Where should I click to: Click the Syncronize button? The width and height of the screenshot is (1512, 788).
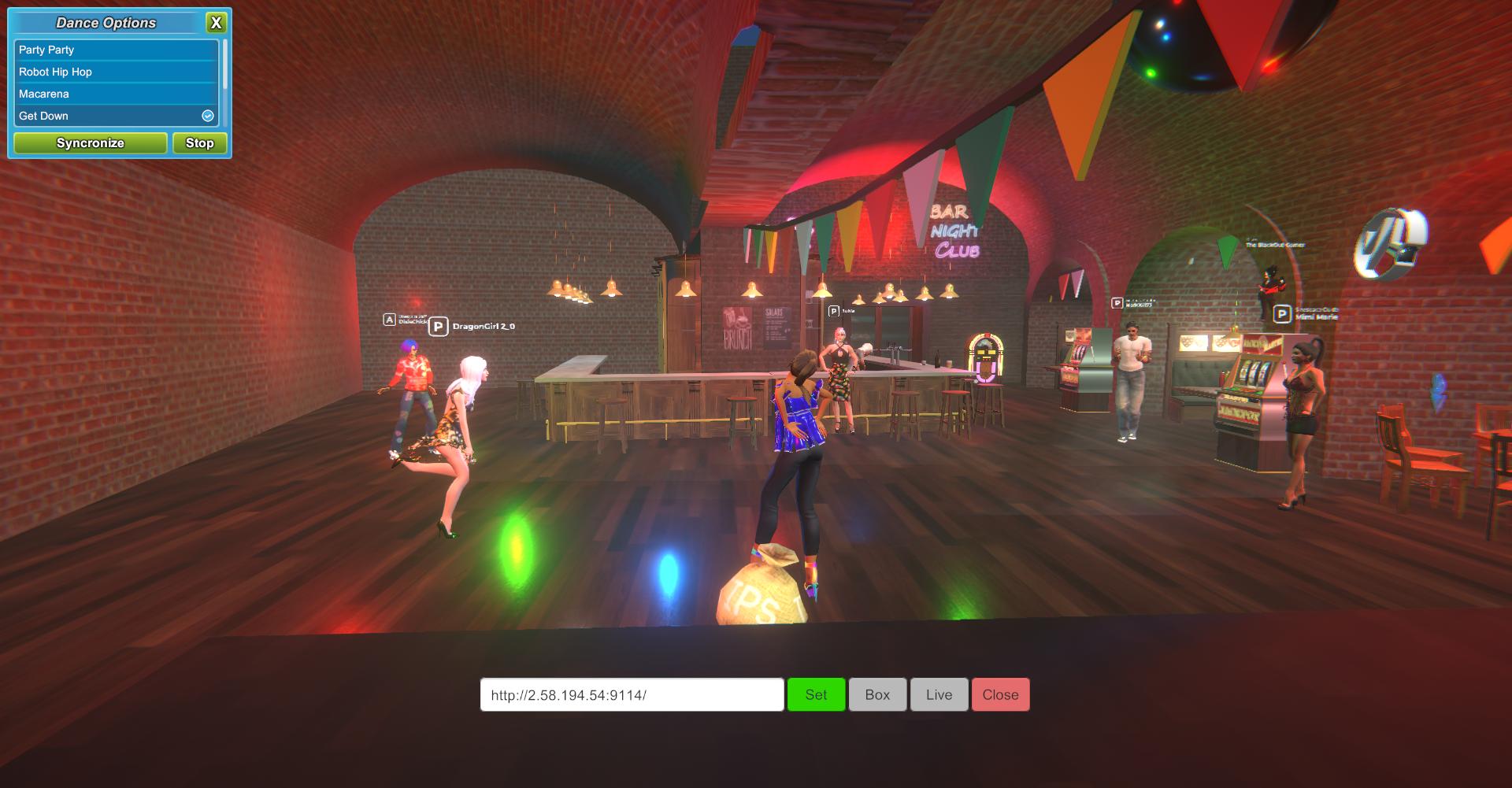pos(91,143)
